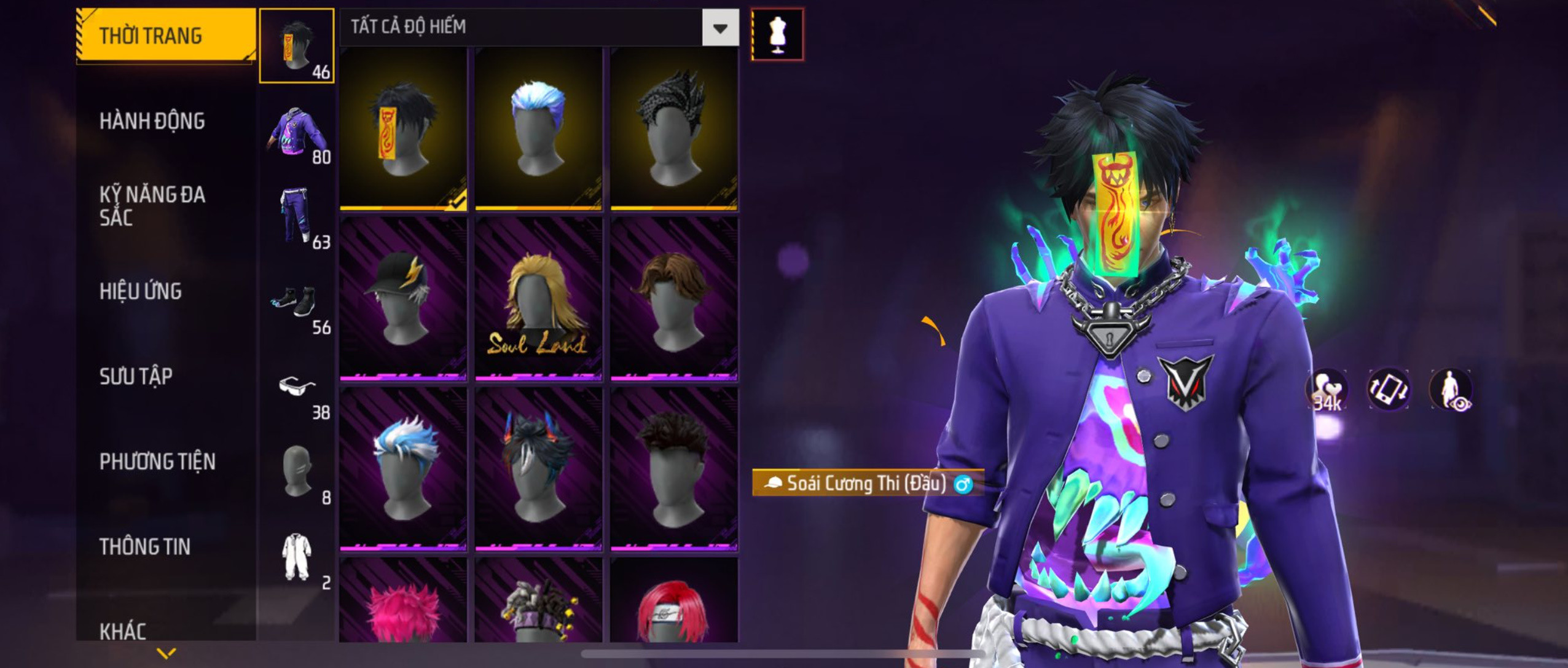Equip the blue-white swept hair
The width and height of the screenshot is (1568, 668).
point(403,468)
